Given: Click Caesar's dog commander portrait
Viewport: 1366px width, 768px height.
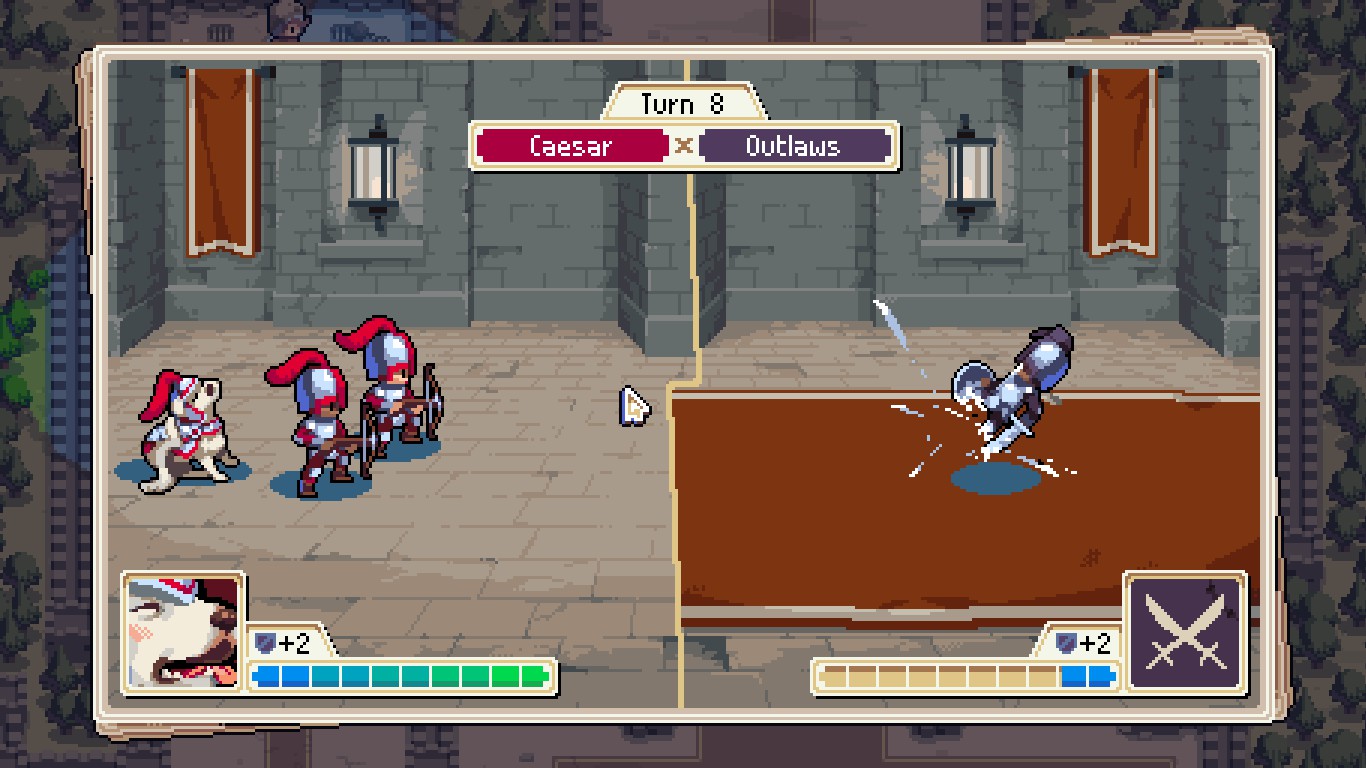Looking at the screenshot, I should click(184, 632).
